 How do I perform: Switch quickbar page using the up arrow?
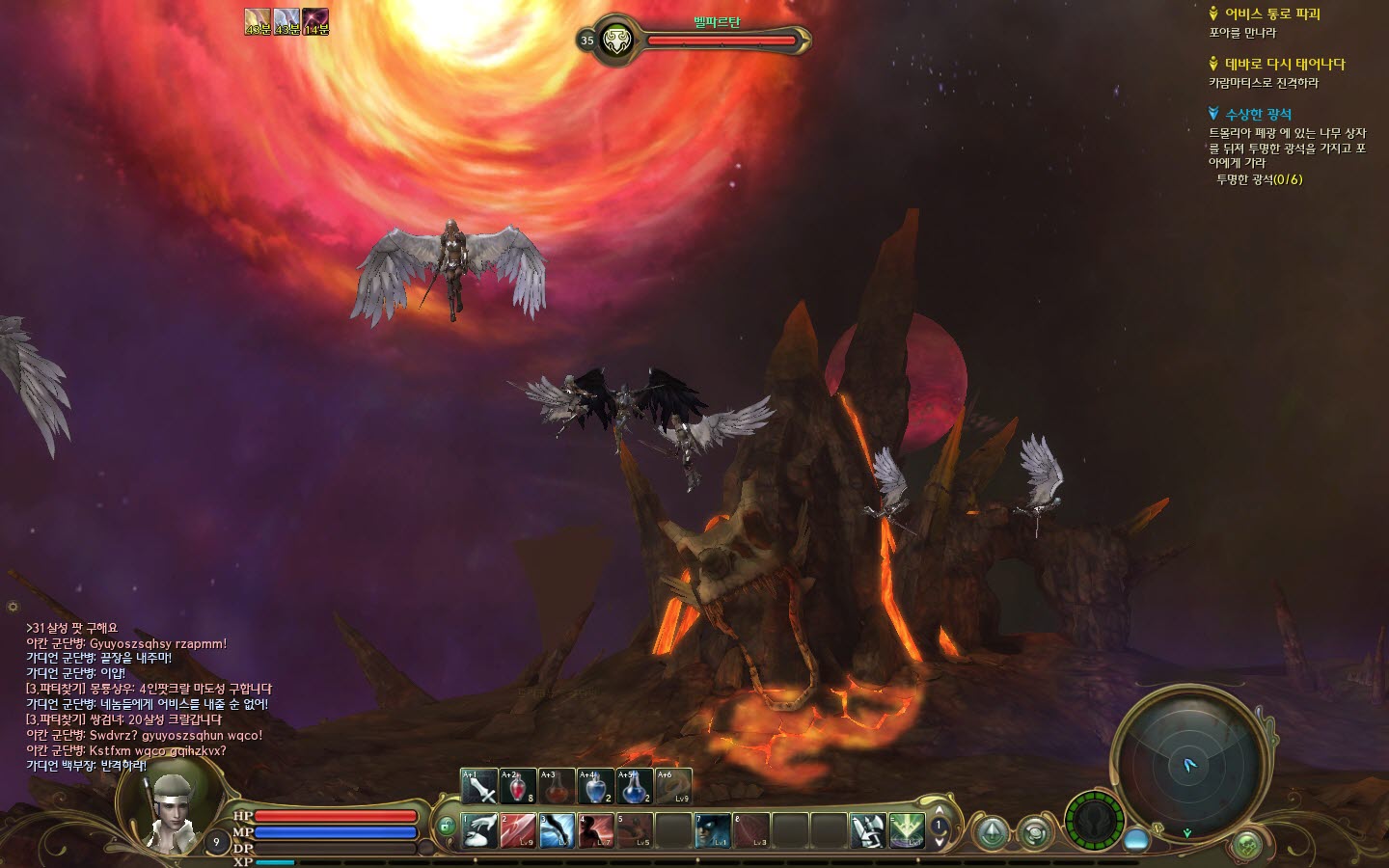[940, 811]
